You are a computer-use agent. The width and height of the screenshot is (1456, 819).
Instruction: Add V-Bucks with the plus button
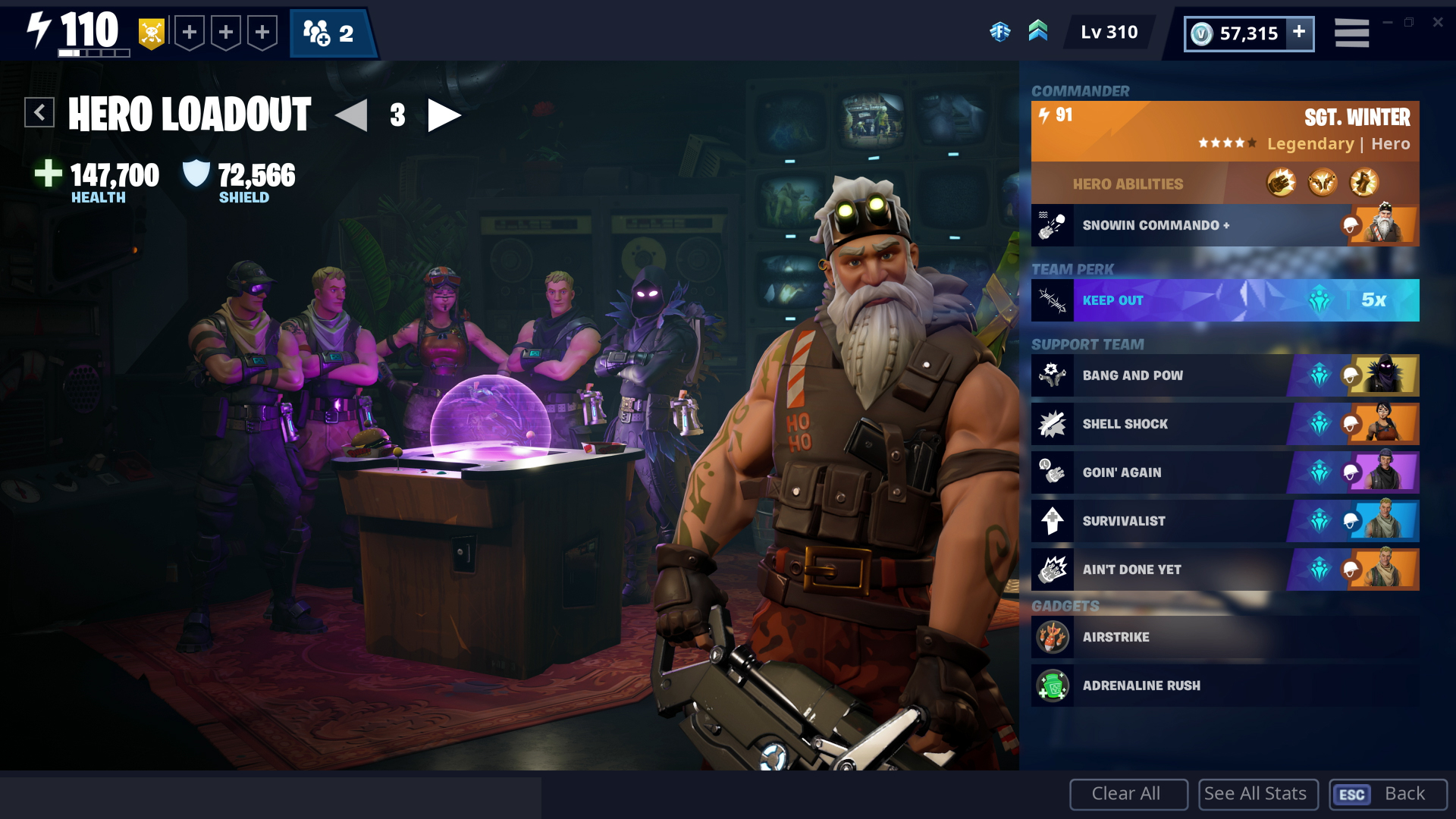point(1299,33)
